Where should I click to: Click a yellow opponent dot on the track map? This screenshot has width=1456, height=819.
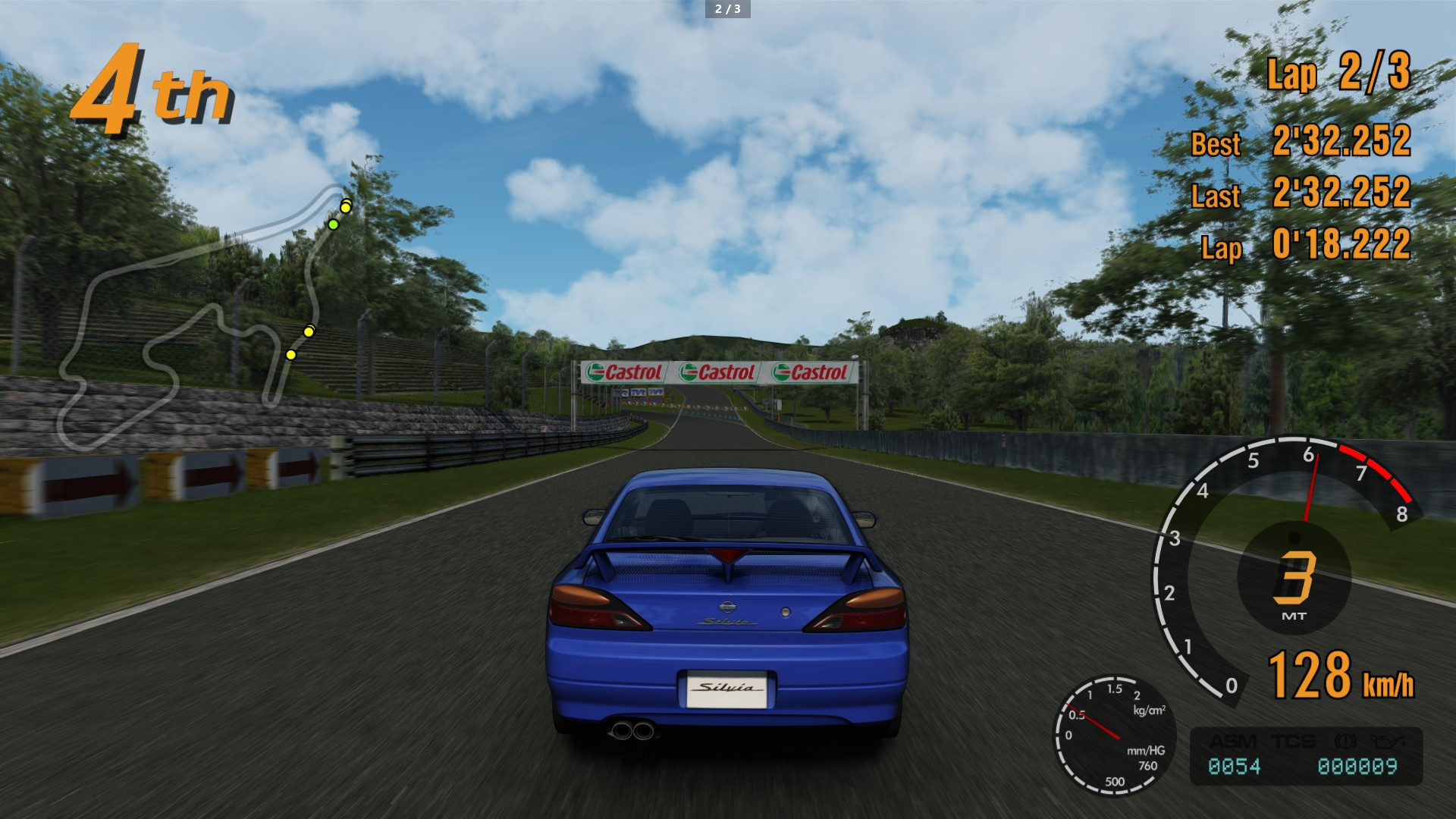[x=346, y=206]
